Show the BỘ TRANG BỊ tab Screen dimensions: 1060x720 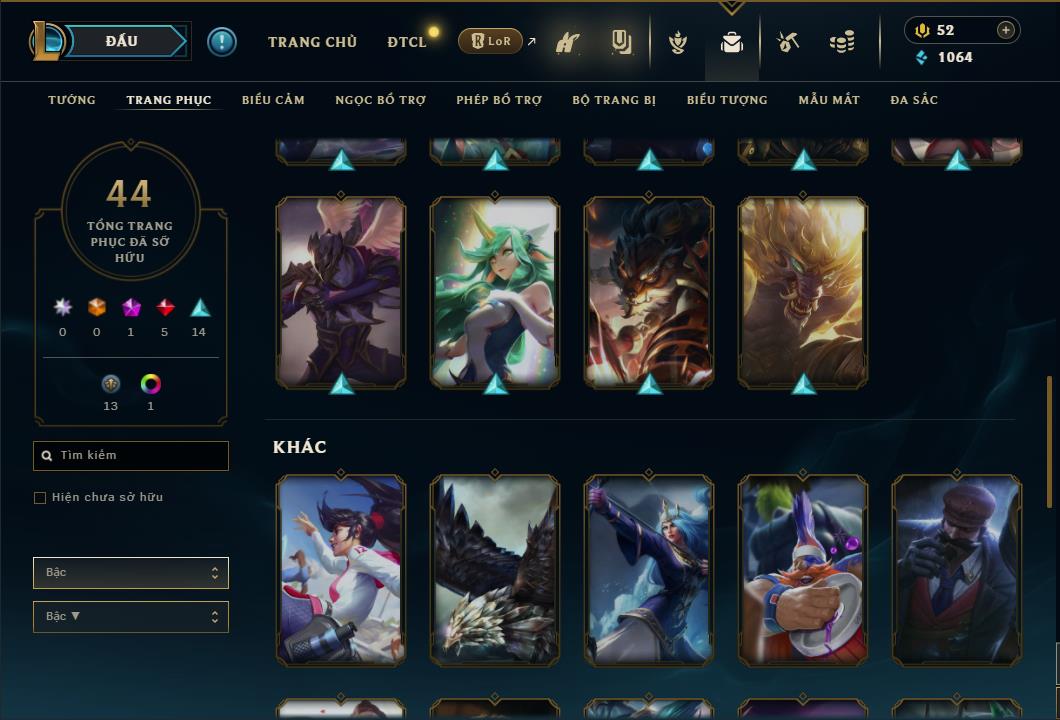click(x=614, y=100)
